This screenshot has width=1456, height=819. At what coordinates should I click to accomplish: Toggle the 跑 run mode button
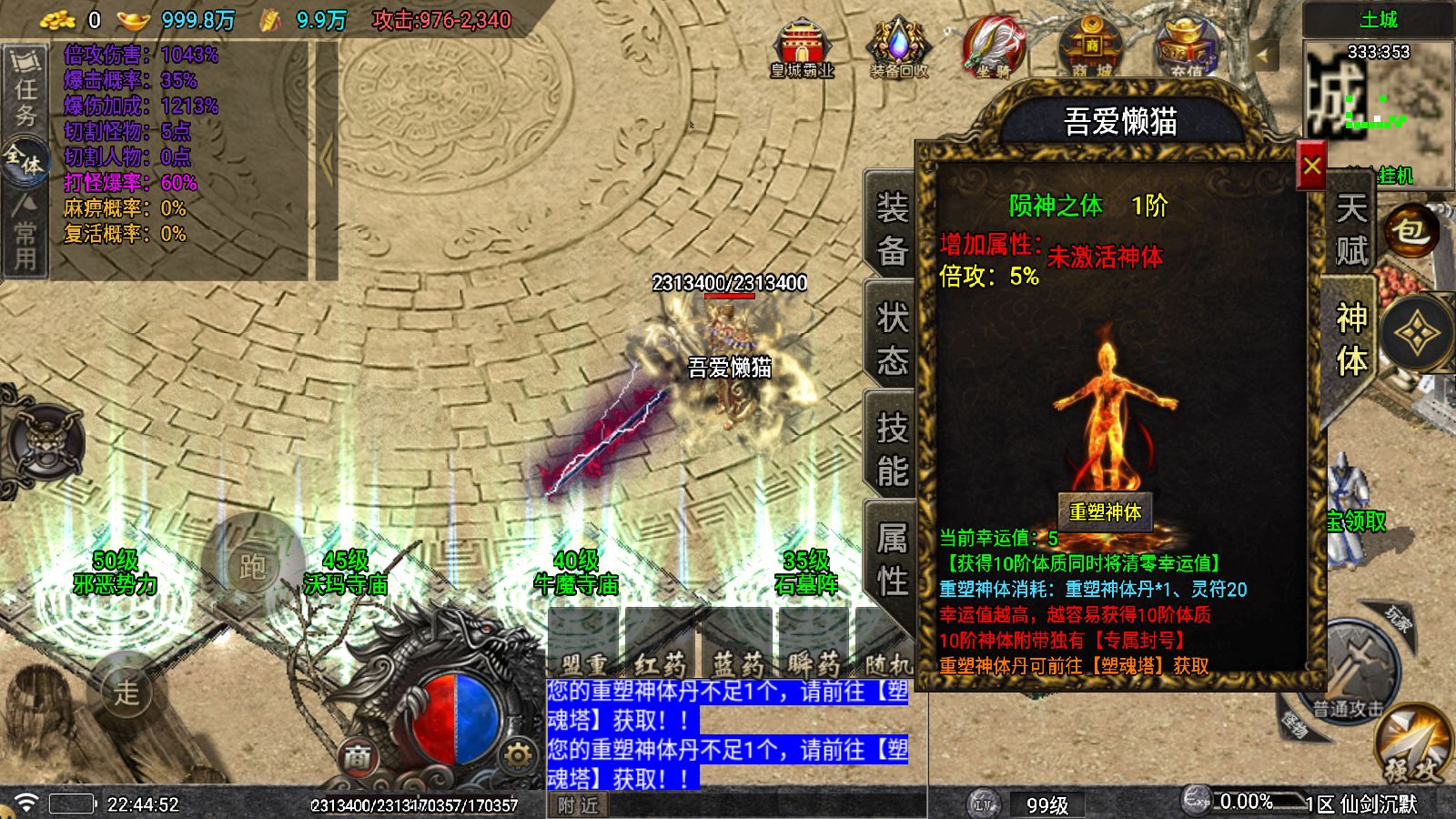click(x=251, y=565)
